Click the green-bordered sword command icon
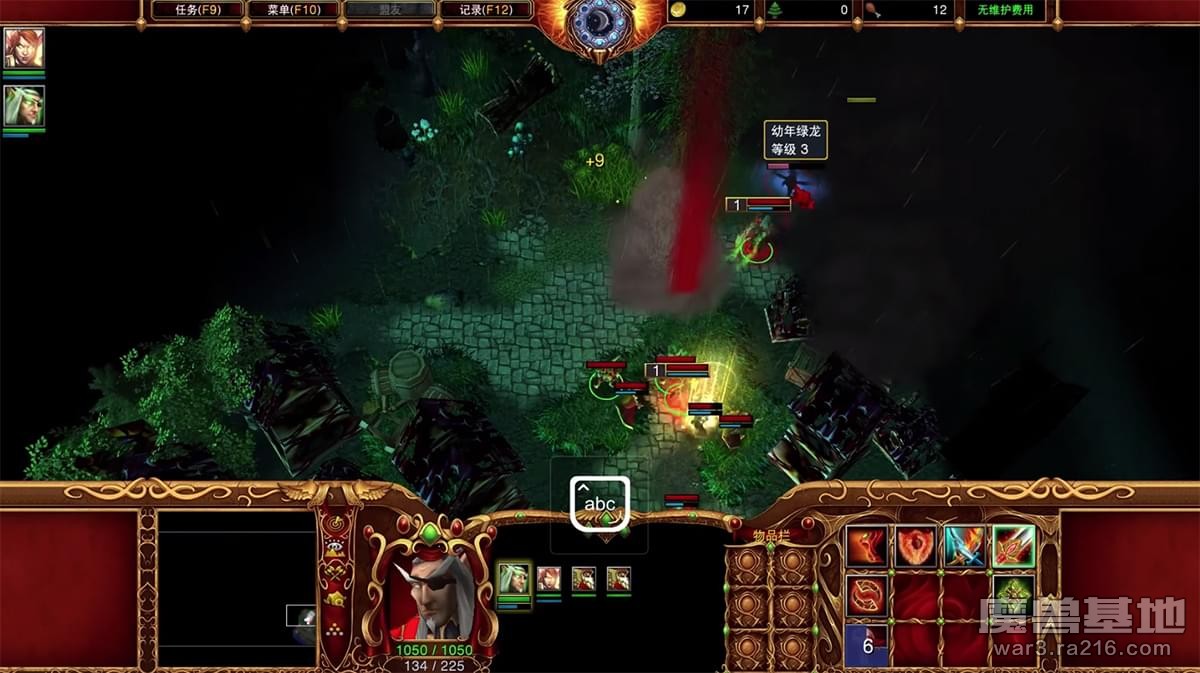1200x673 pixels. click(1013, 547)
